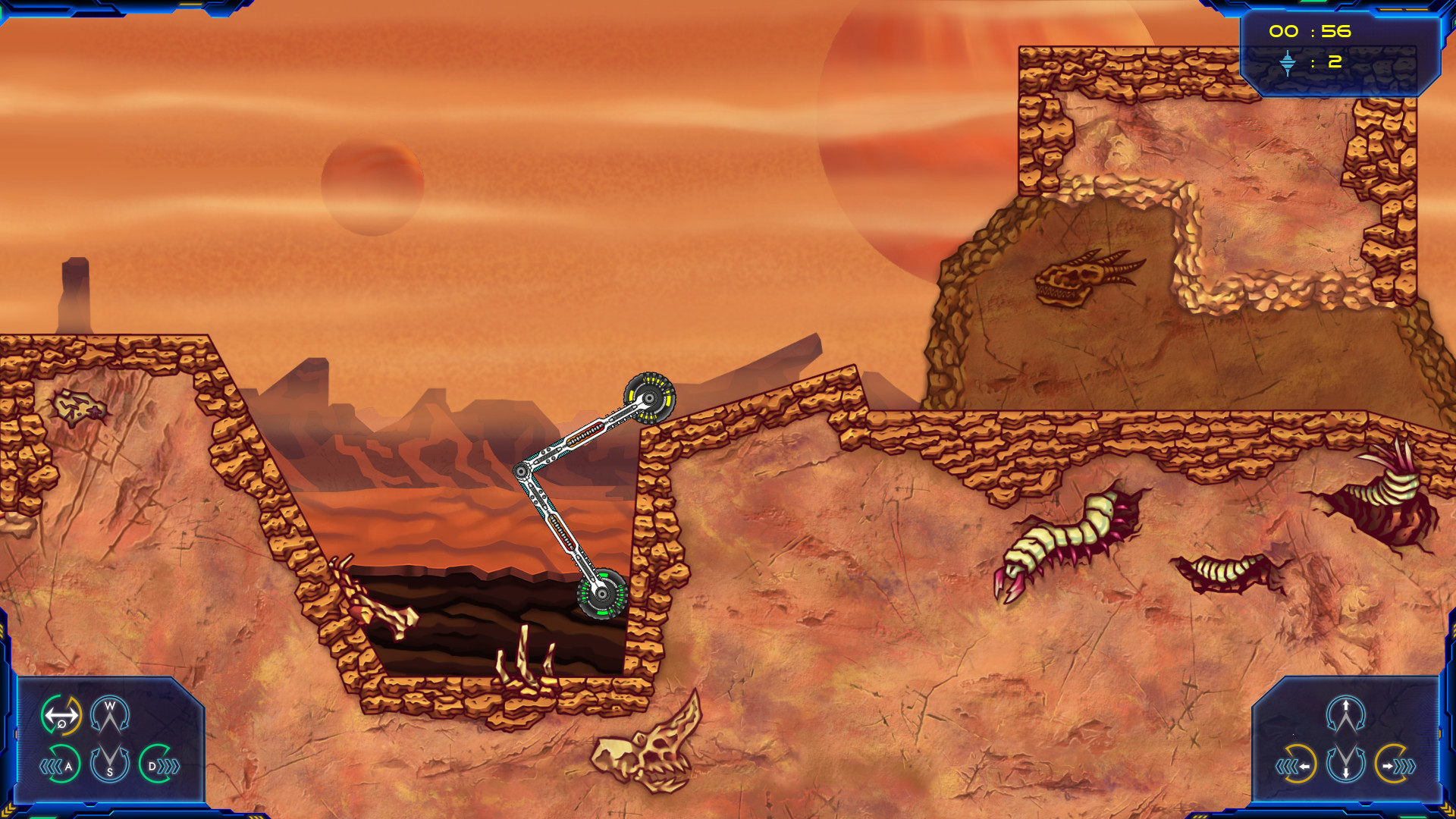This screenshot has height=819, width=1456.
Task: Open the HUD spinner collectible counter
Action: pos(1289,64)
